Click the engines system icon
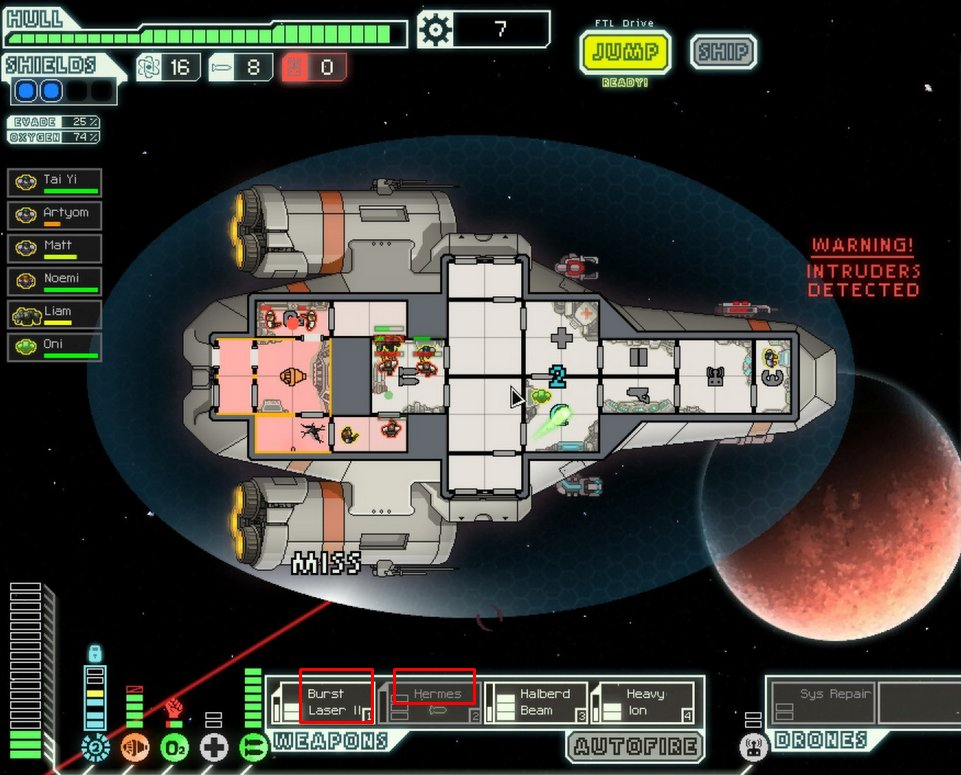The height and width of the screenshot is (775, 961). point(135,746)
